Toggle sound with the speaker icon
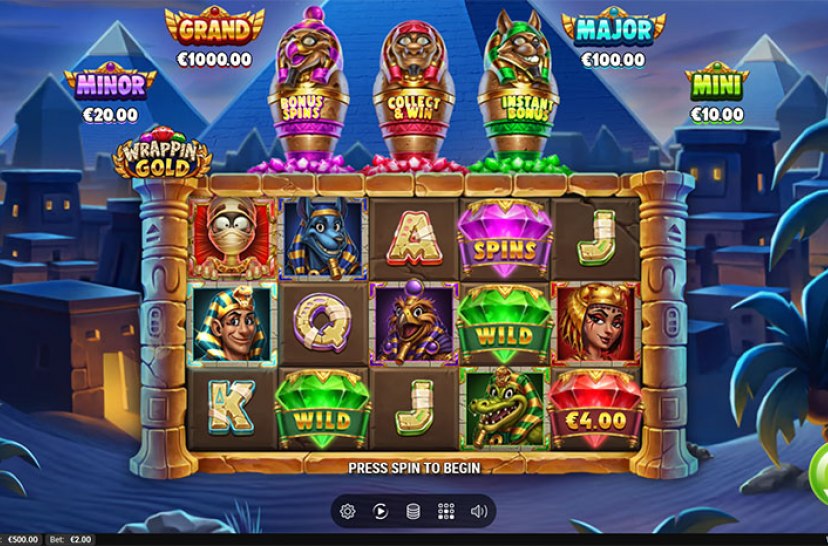The height and width of the screenshot is (546, 828). 479,511
